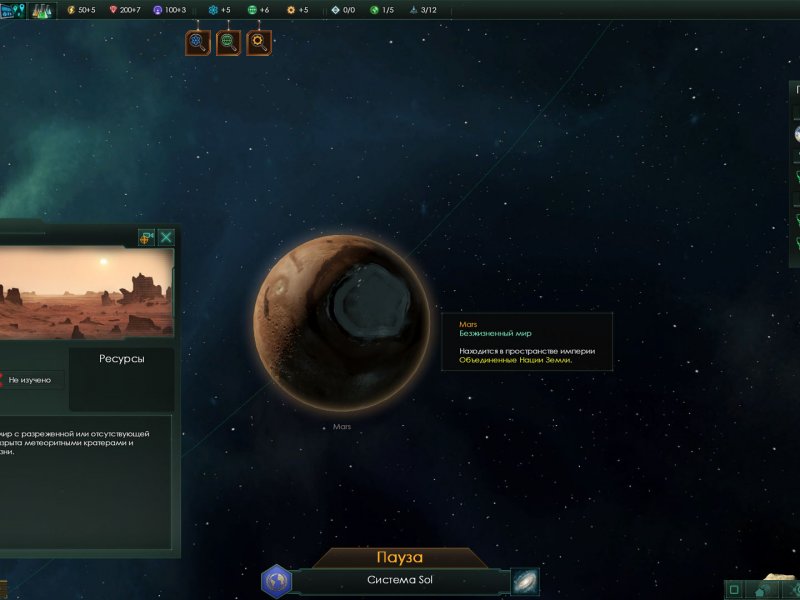Open the physics research alert with blue atom
Image resolution: width=800 pixels, height=600 pixels.
pyautogui.click(x=198, y=42)
